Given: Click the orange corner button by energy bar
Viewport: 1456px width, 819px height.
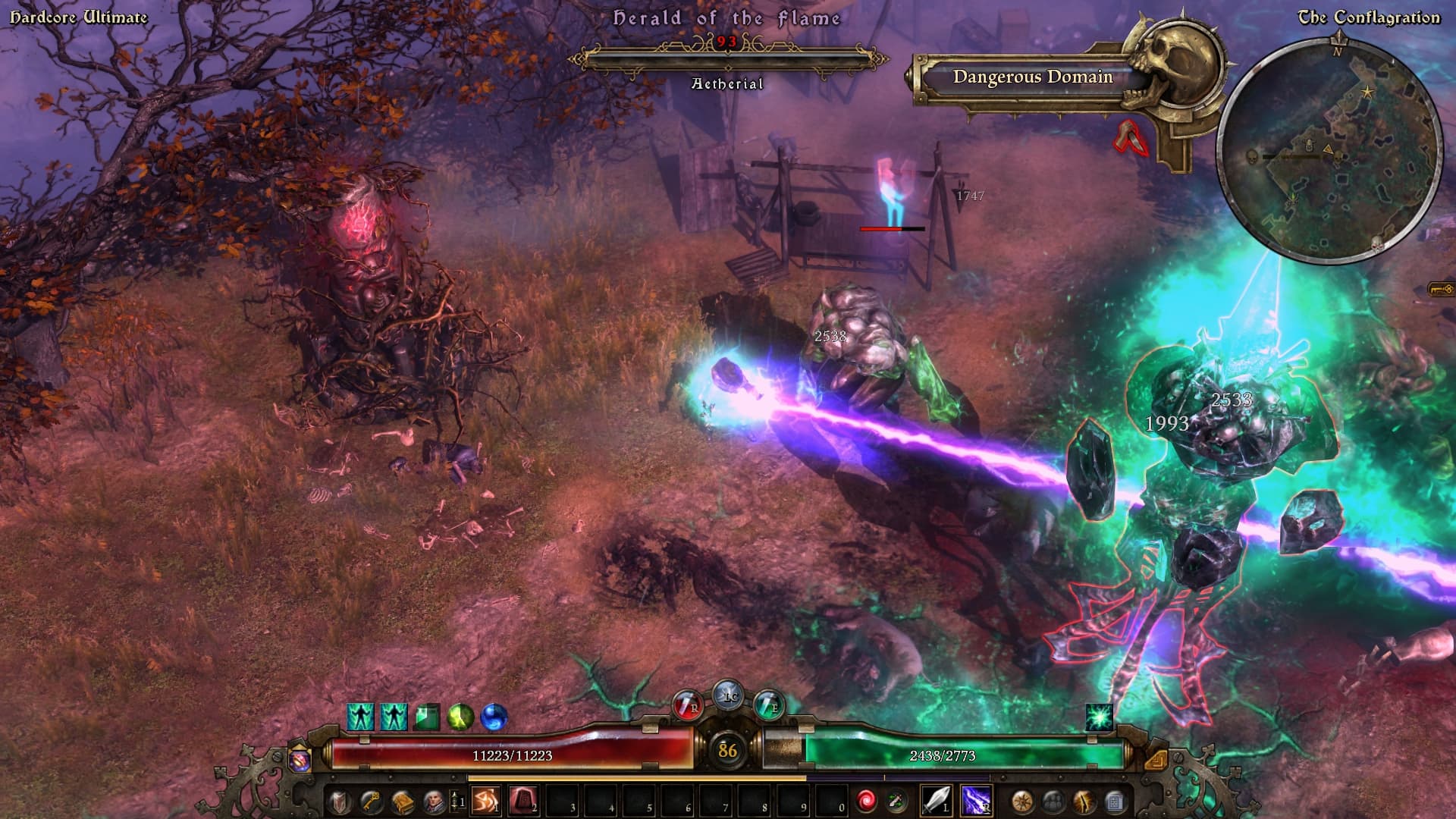Looking at the screenshot, I should (1156, 759).
